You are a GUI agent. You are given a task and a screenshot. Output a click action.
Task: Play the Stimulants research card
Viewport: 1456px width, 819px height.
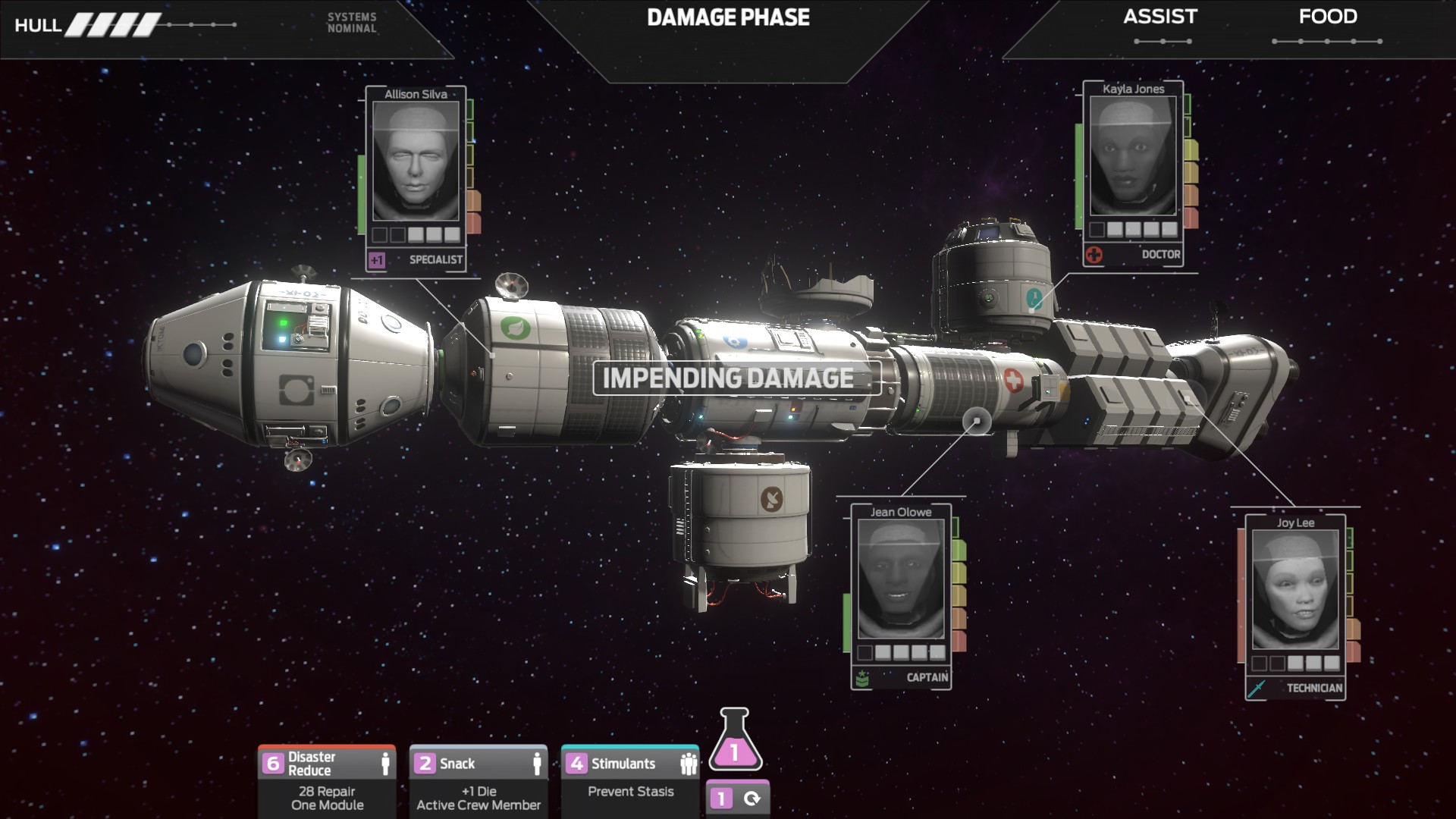[630, 780]
